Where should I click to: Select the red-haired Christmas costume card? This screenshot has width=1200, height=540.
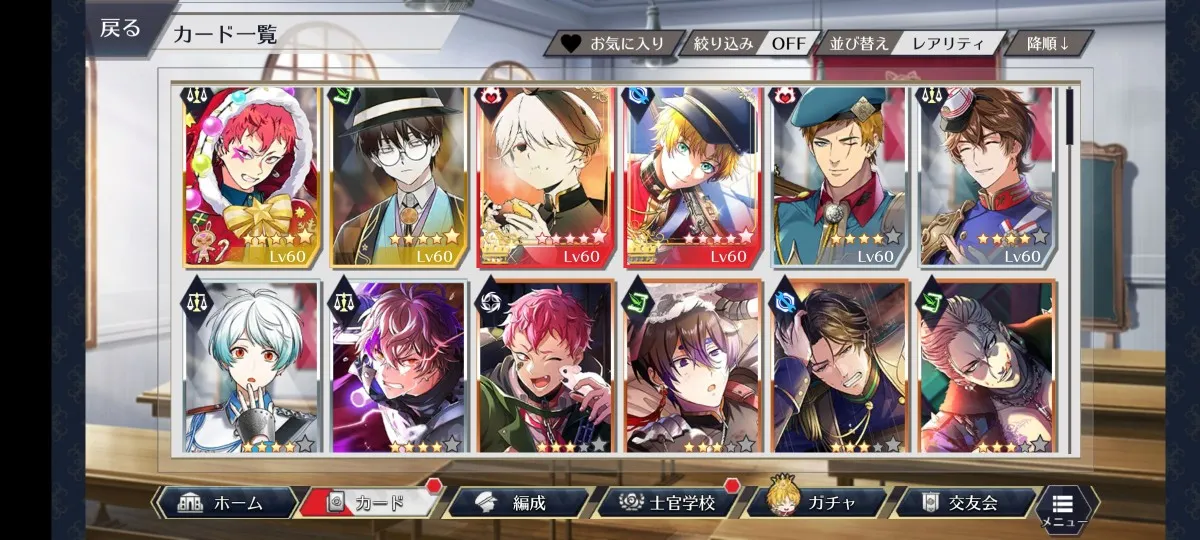click(250, 177)
